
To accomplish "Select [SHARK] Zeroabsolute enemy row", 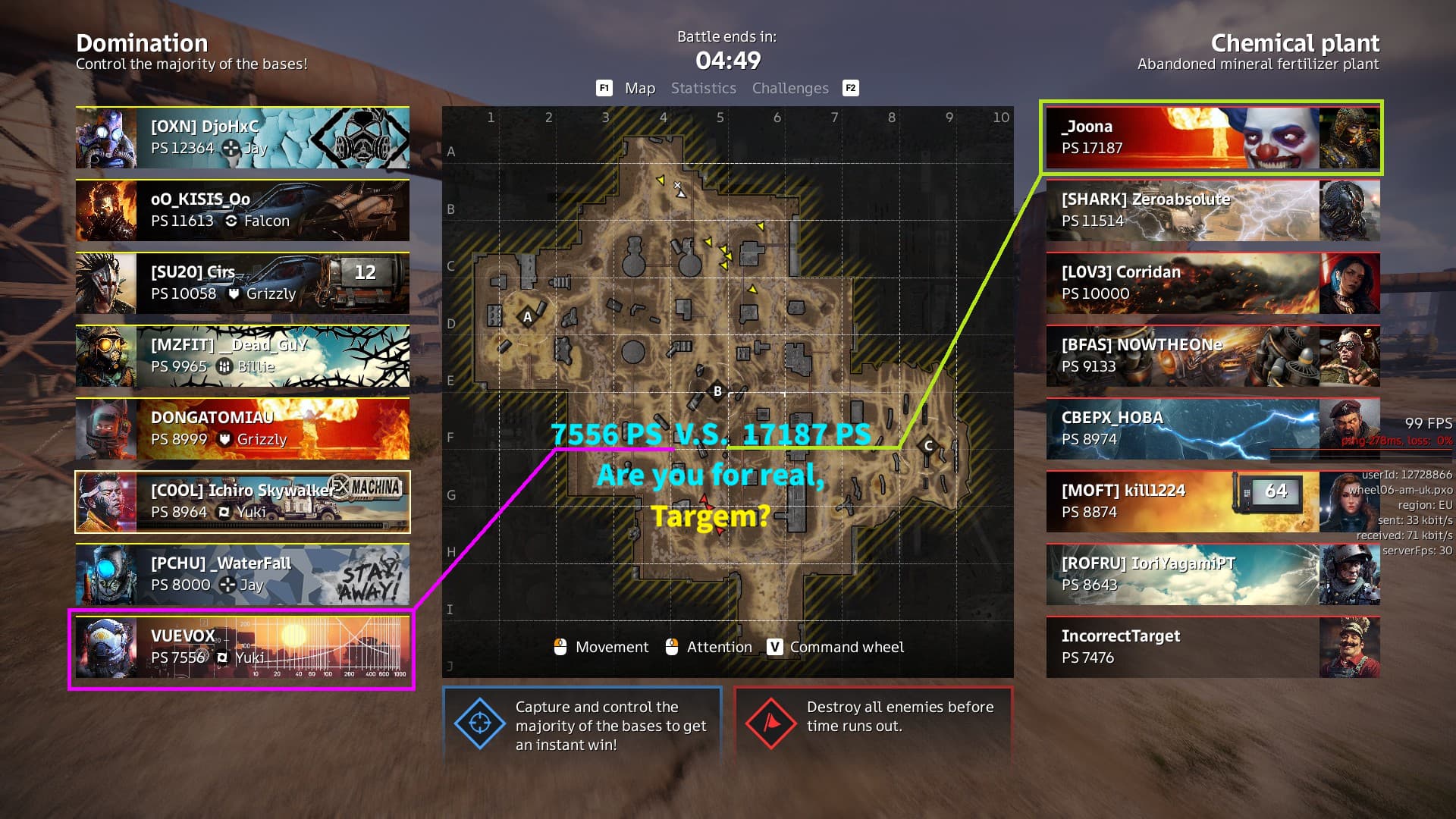I will [x=1212, y=210].
